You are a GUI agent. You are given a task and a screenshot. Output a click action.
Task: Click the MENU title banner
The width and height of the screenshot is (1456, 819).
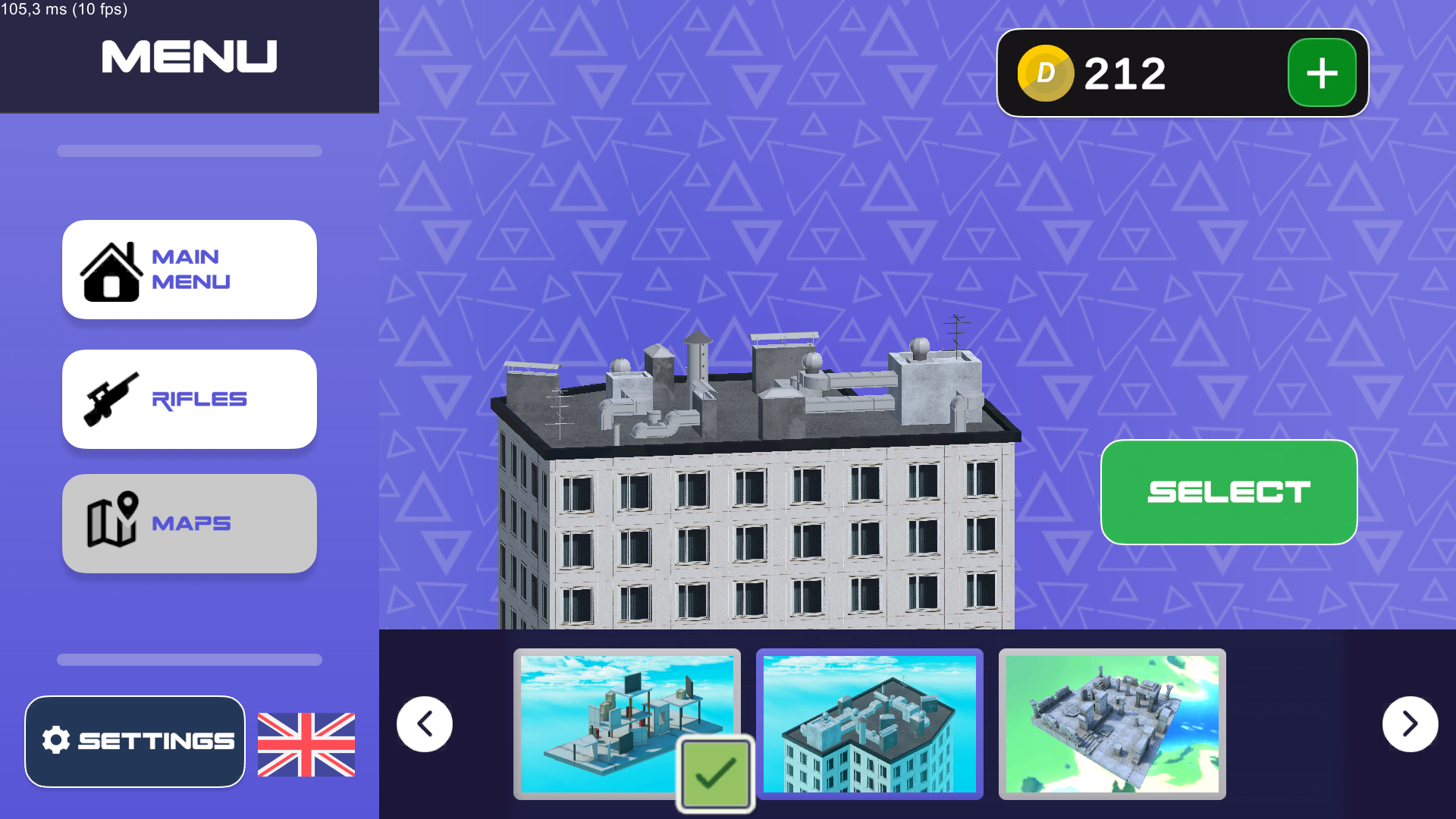[x=189, y=55]
